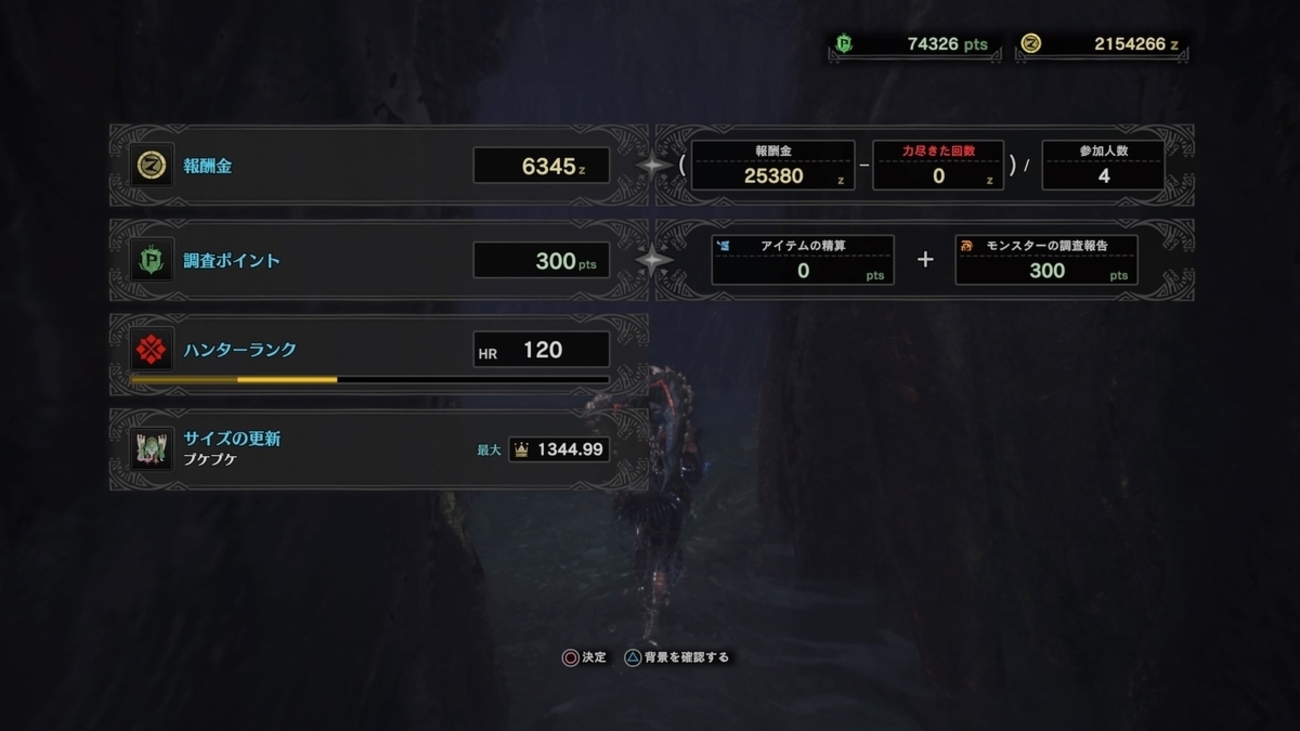1300x731 pixels.
Task: Select the サイズの更新 size record row
Action: 378,449
